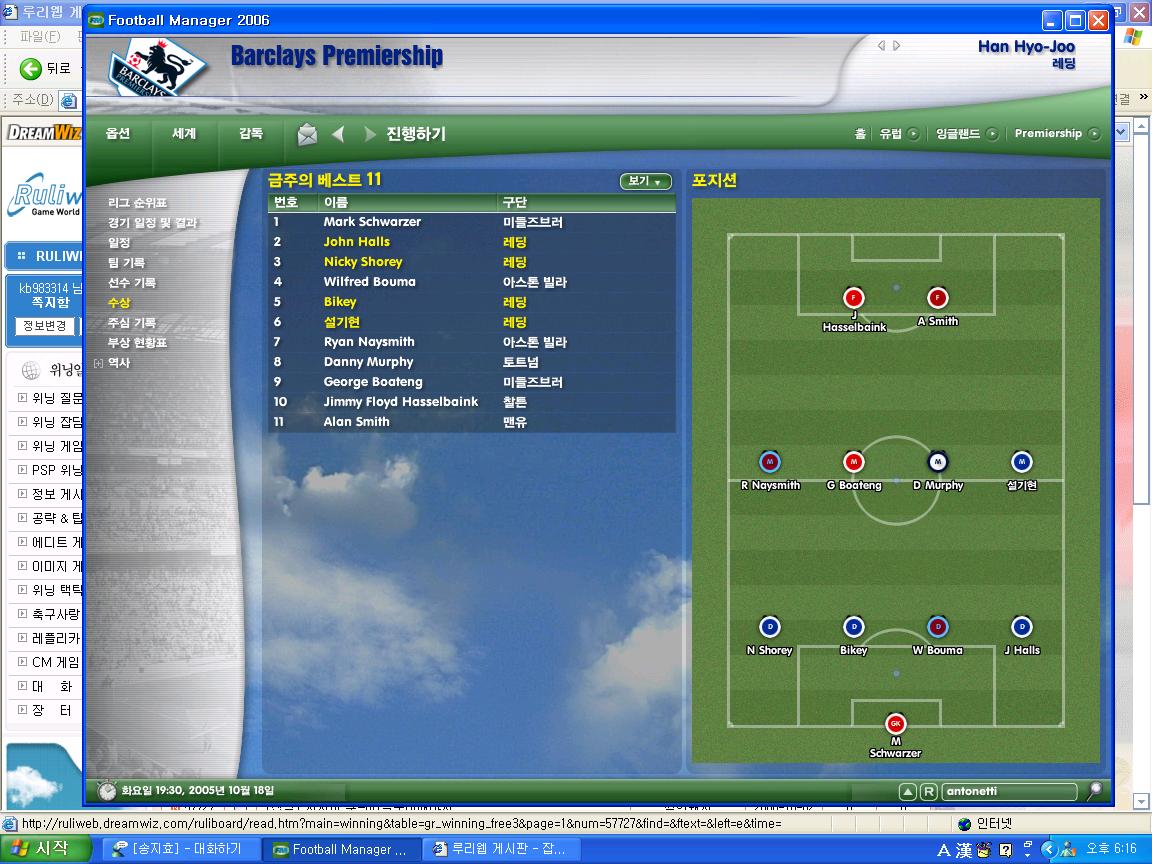The width and height of the screenshot is (1152, 864).
Task: Open 부상 현황표 injury list
Action: (138, 343)
